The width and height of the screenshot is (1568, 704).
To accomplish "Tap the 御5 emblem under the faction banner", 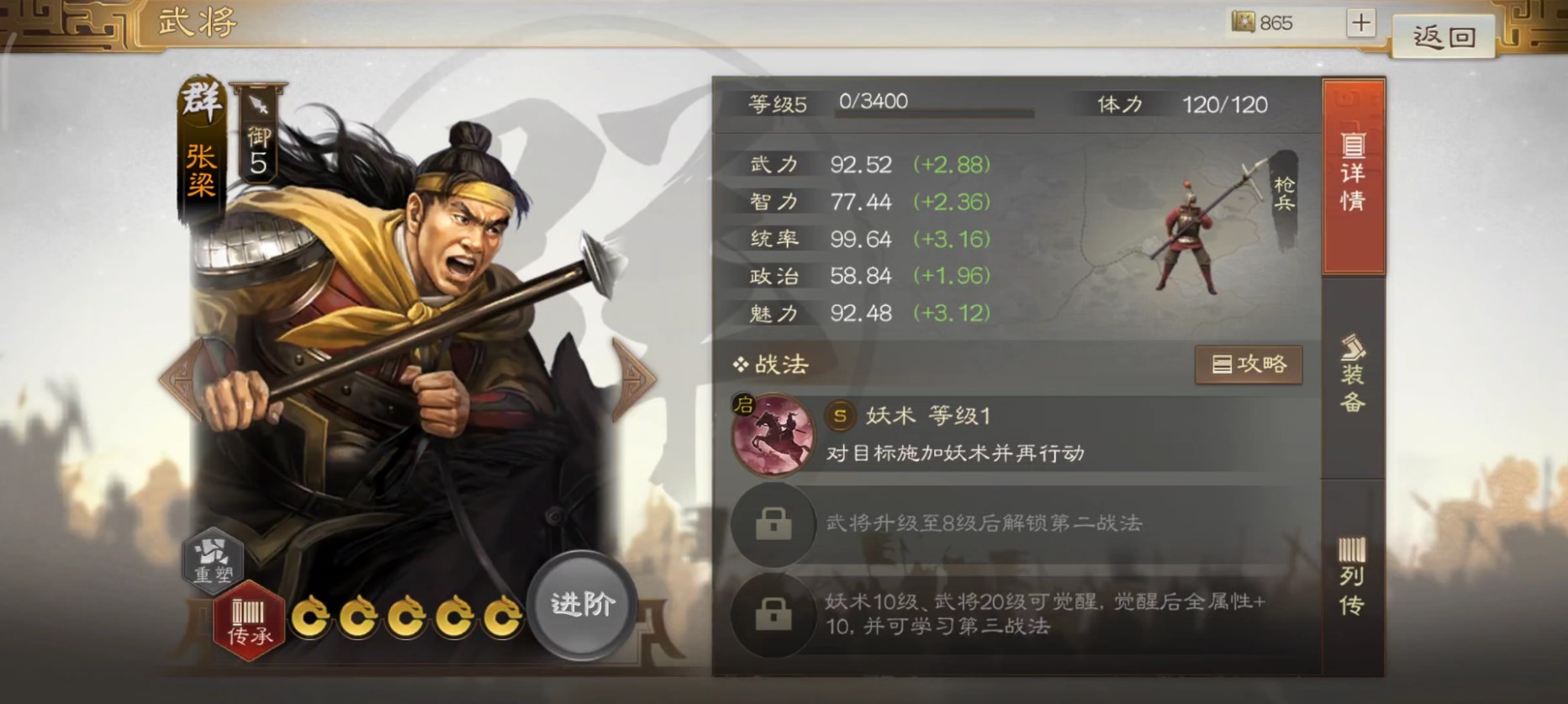I will 256,150.
